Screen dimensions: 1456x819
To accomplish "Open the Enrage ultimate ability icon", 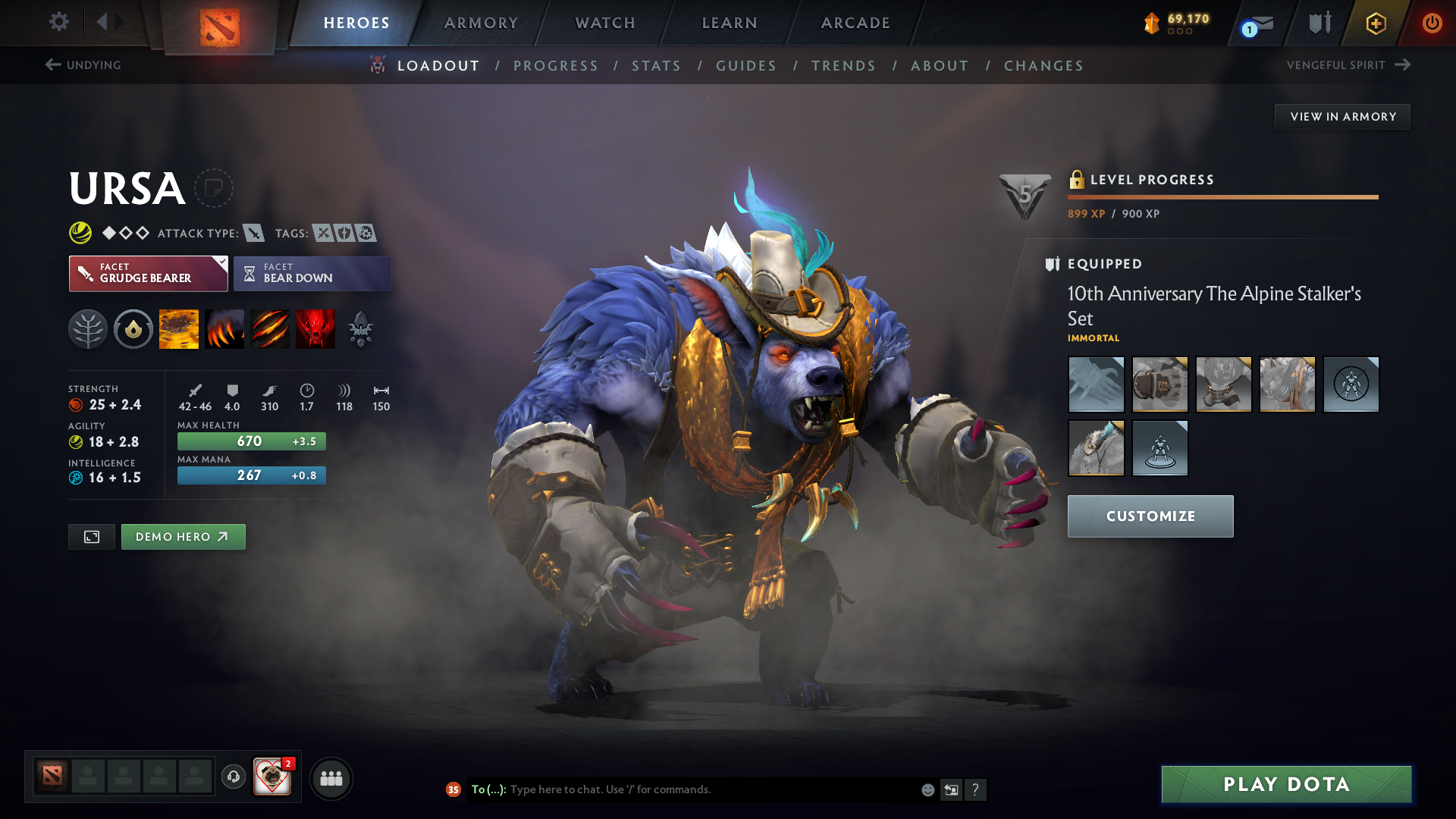I will 315,328.
